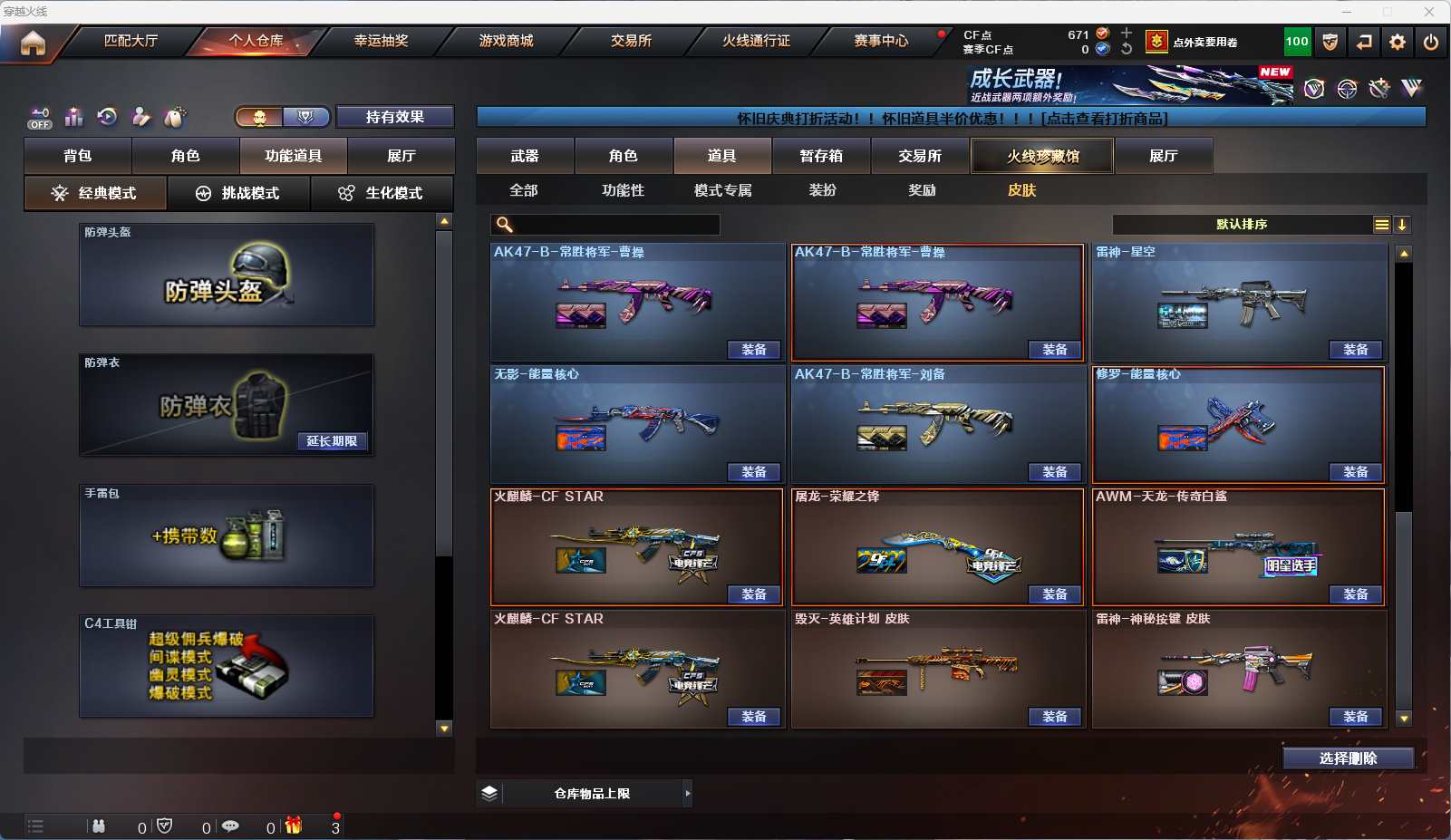Extend the 防弹衣 duration with 延长期限

[x=332, y=441]
